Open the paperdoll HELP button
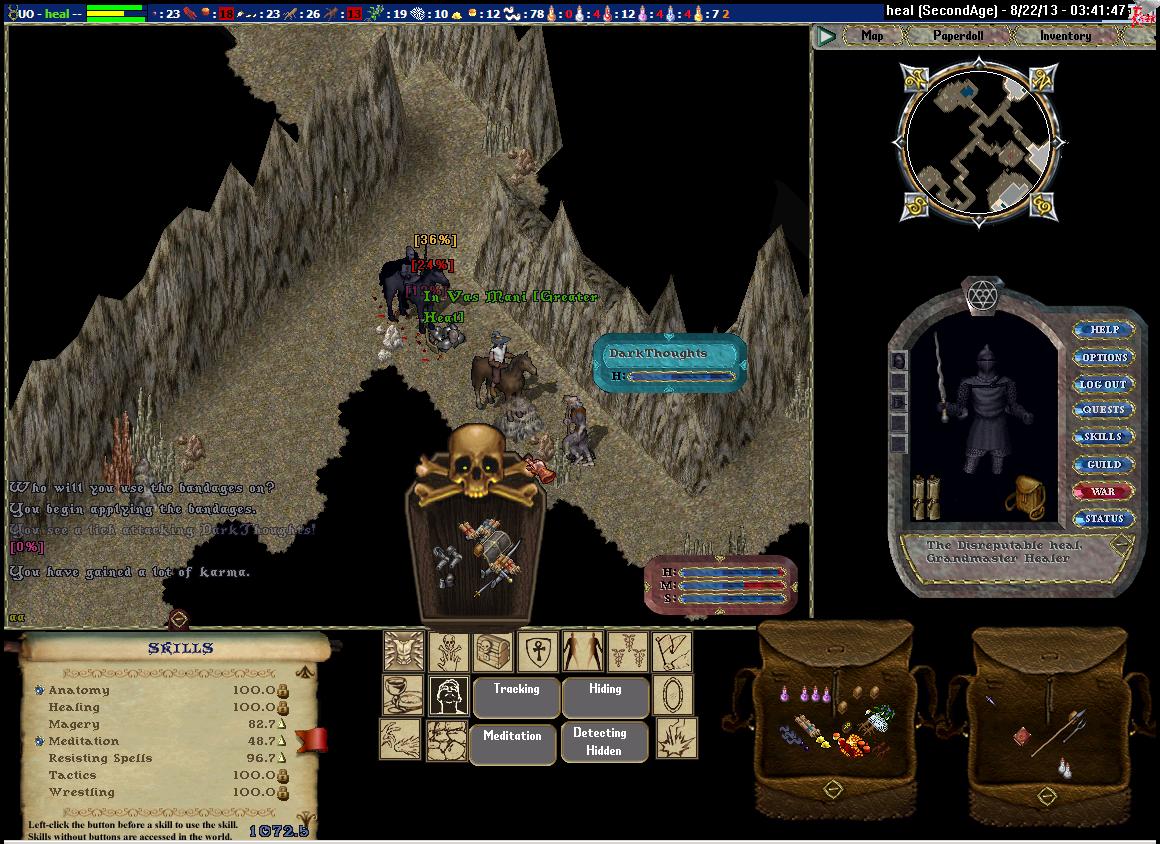 click(1104, 330)
